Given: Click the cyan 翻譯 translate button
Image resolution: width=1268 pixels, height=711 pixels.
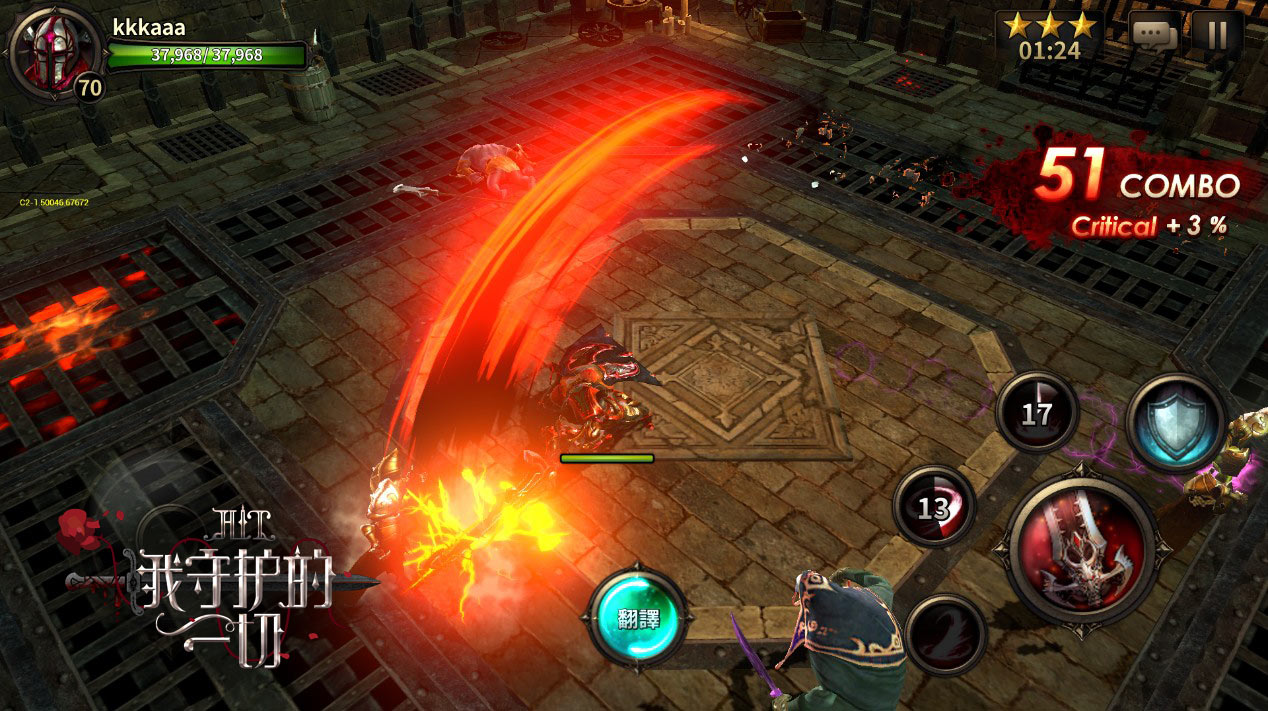Looking at the screenshot, I should click(x=637, y=614).
